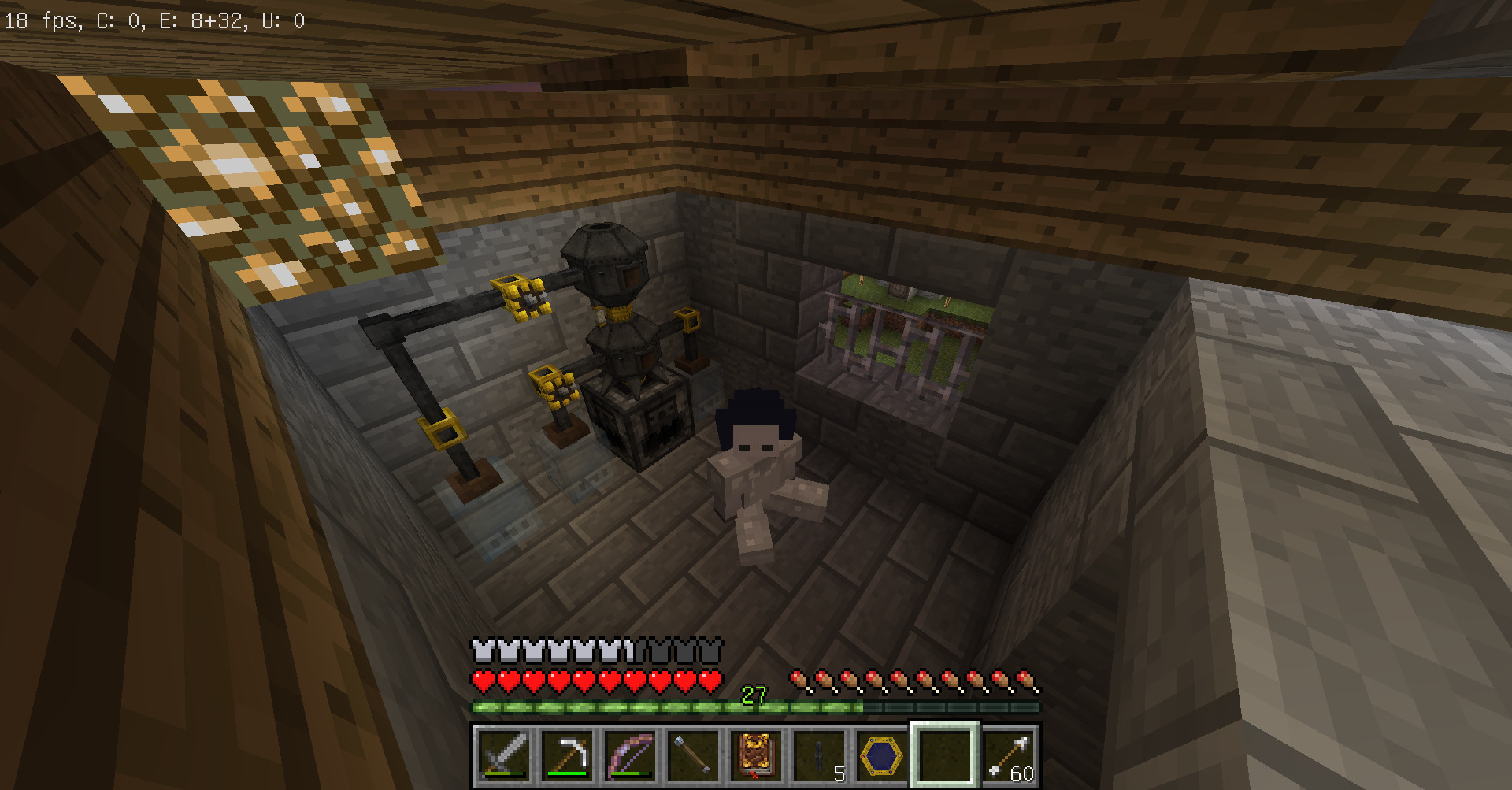The image size is (1512, 790).
Task: Select the blue hexagonal gold-framed item
Action: 882,755
